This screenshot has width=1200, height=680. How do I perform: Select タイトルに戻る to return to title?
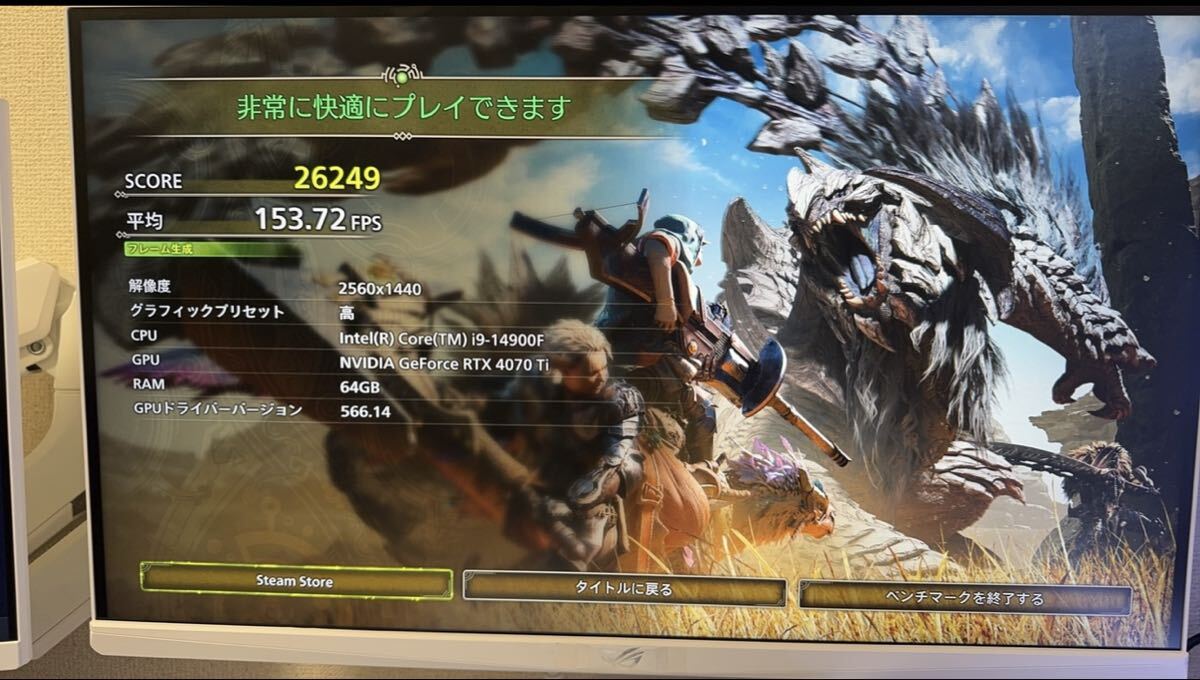click(x=623, y=589)
